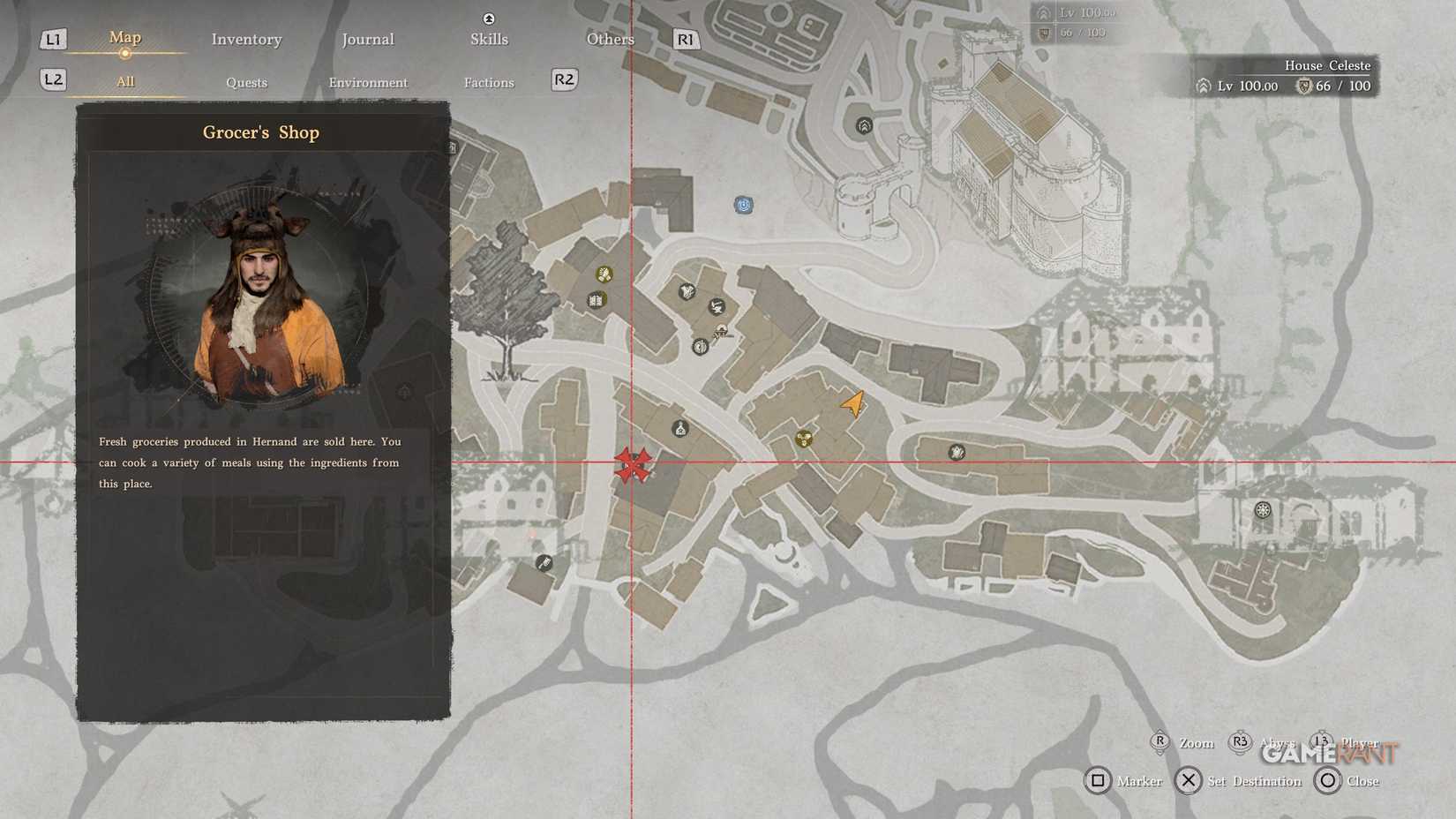The width and height of the screenshot is (1456, 819).
Task: Open the blue waypoint icon north of town
Action: [x=744, y=205]
